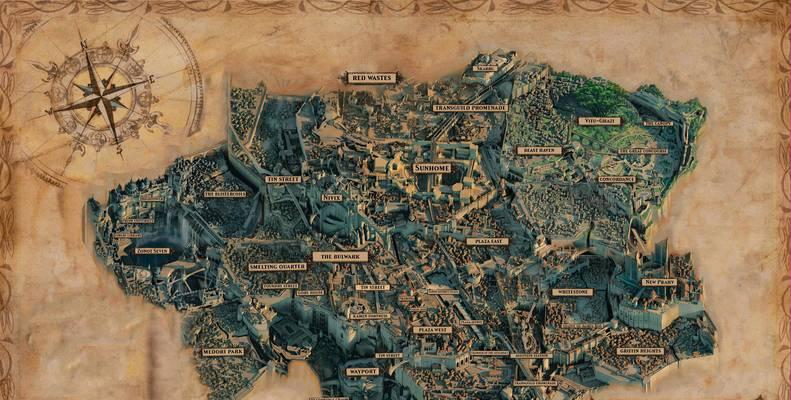Open the Wayport map marker
This screenshot has height=400, width=791.
361,371
